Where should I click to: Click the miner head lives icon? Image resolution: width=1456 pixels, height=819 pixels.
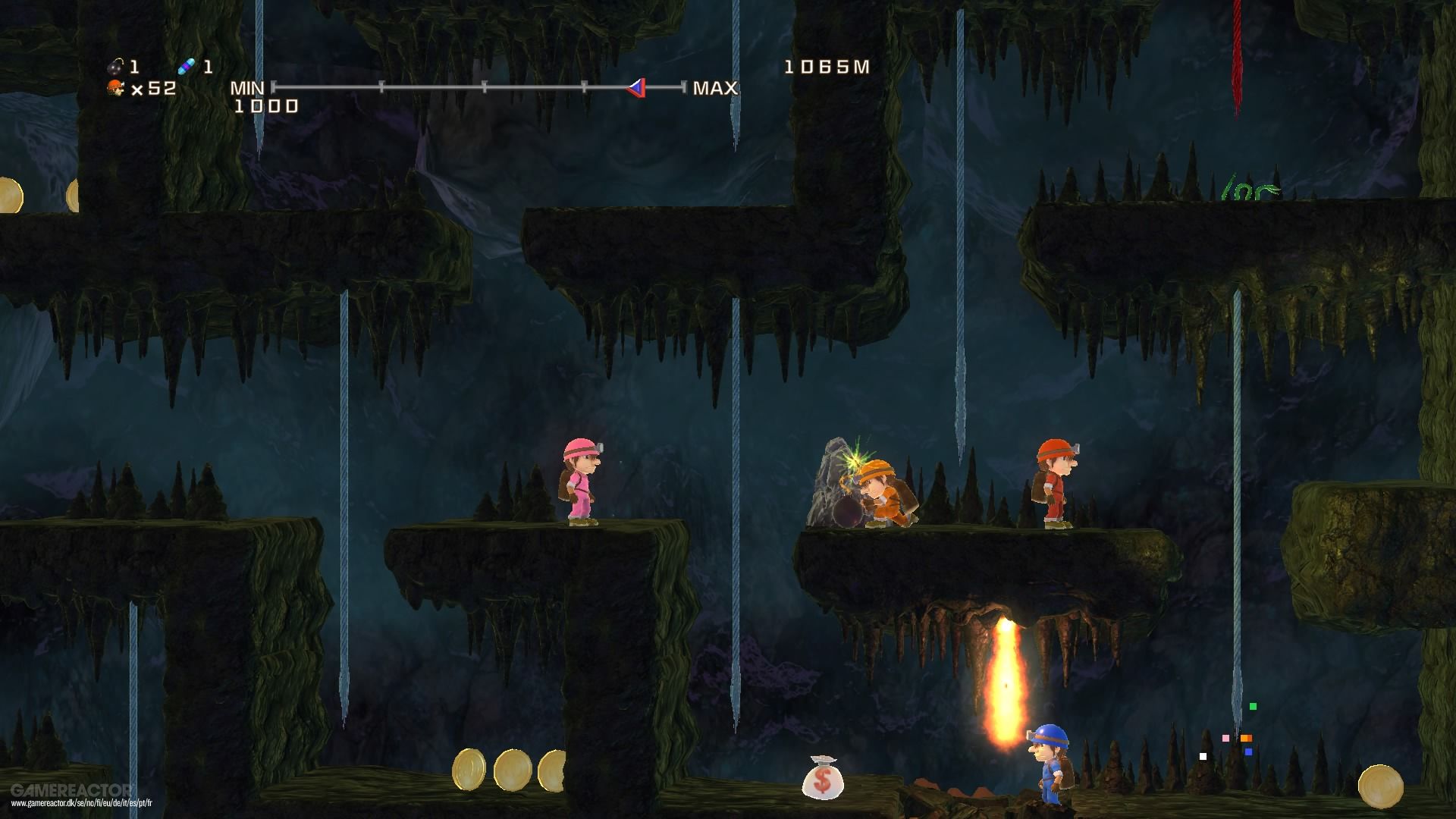[x=115, y=89]
